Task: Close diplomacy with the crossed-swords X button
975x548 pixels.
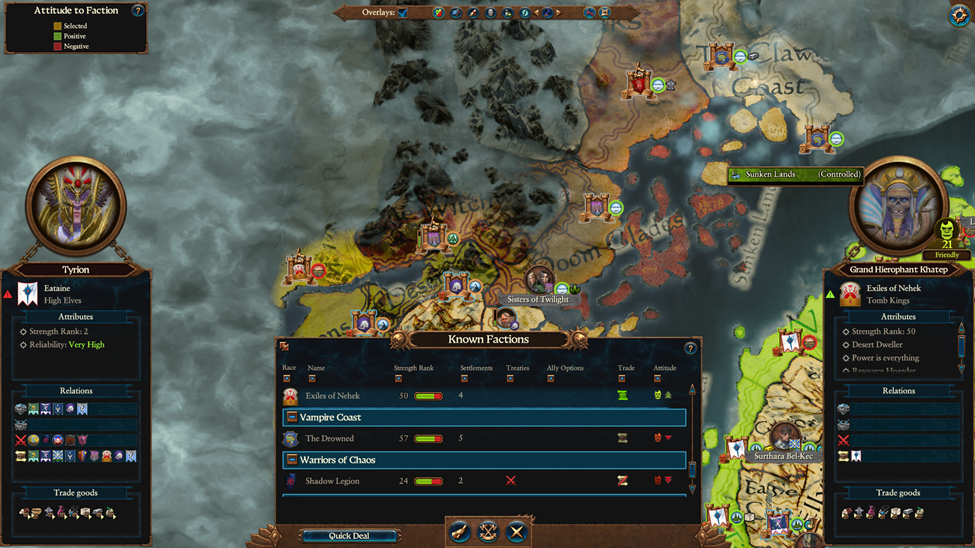Action: pyautogui.click(x=516, y=532)
